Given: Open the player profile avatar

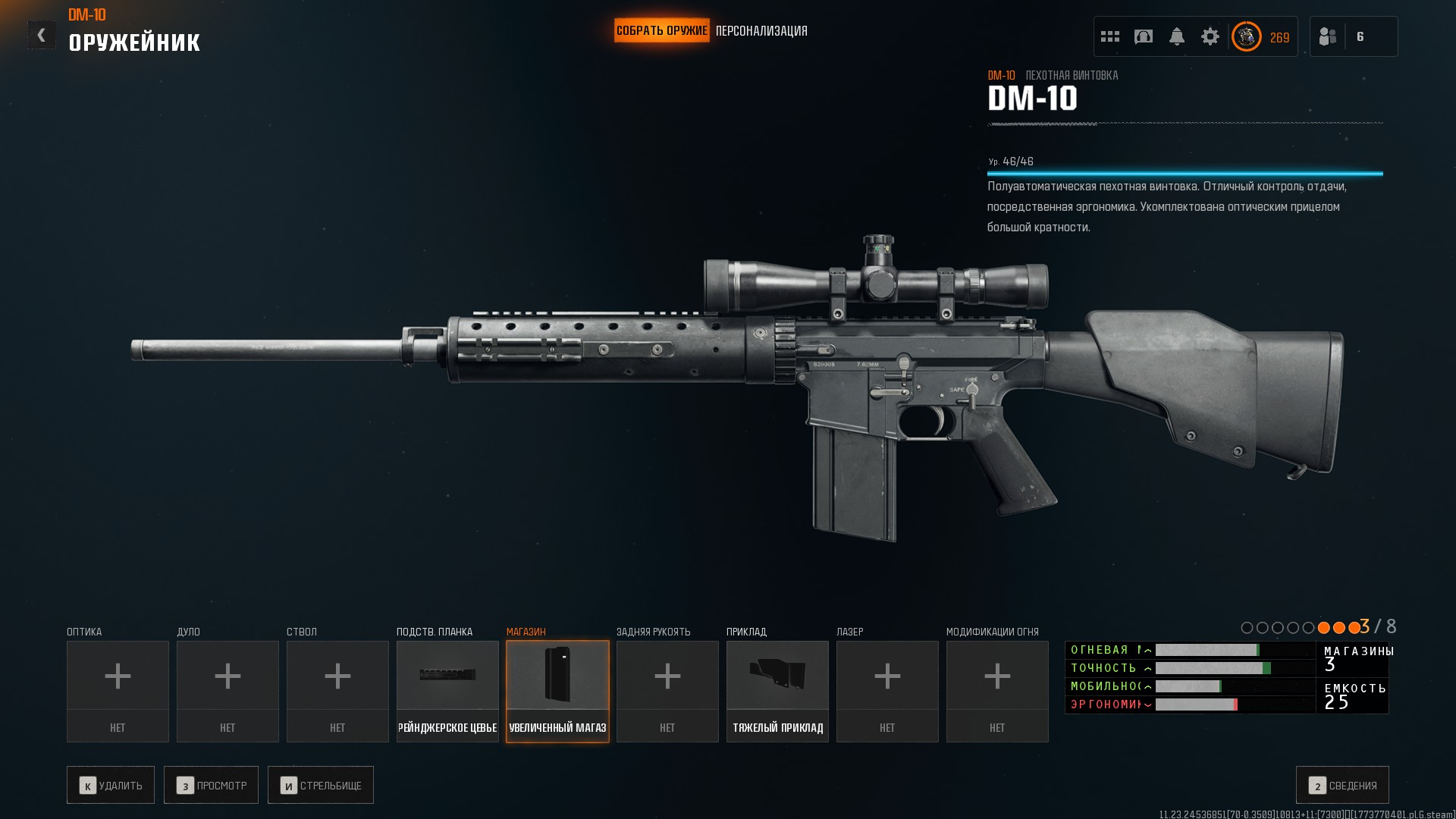Looking at the screenshot, I should tap(1247, 36).
